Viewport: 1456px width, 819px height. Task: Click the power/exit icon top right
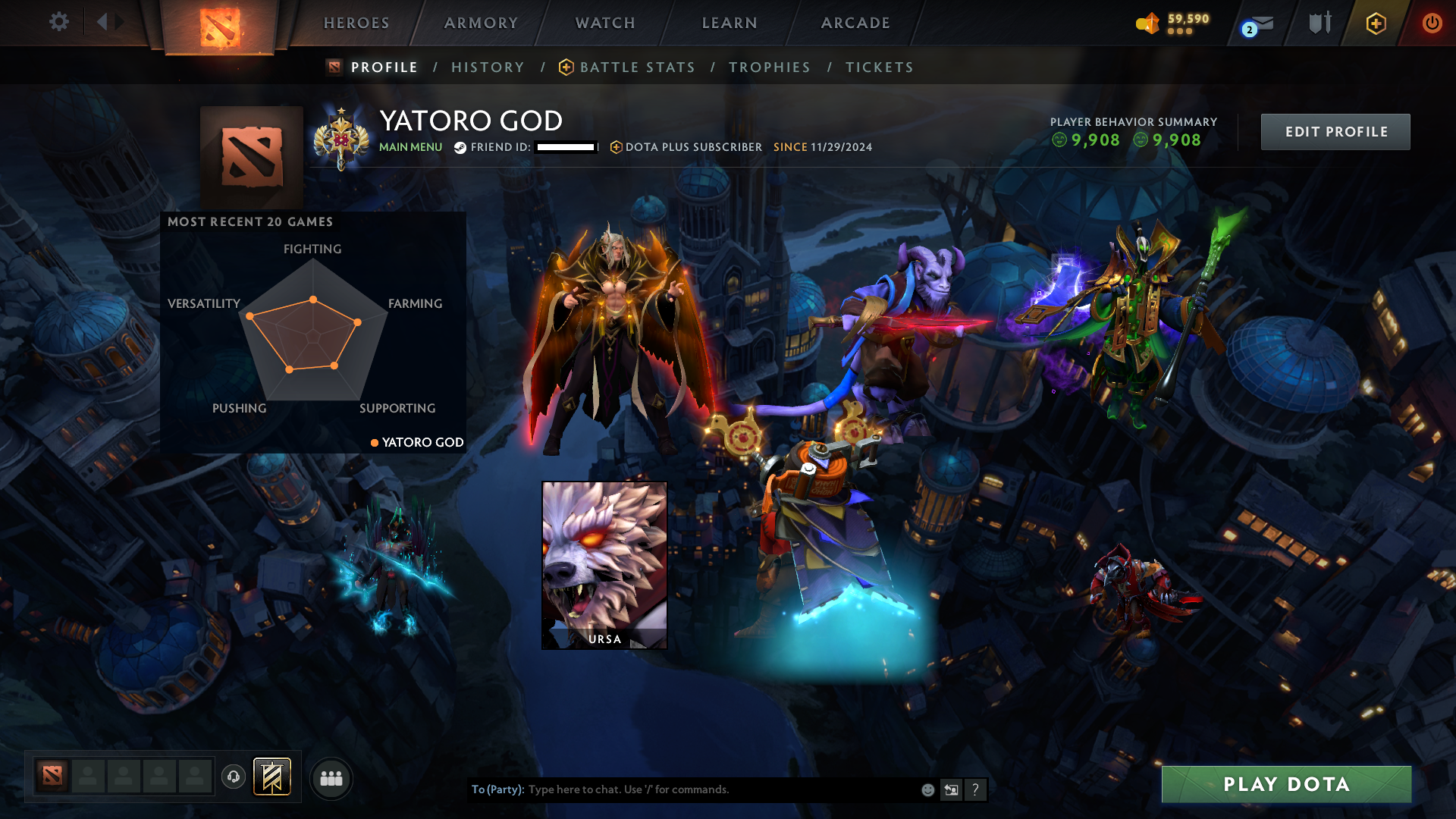tap(1432, 23)
